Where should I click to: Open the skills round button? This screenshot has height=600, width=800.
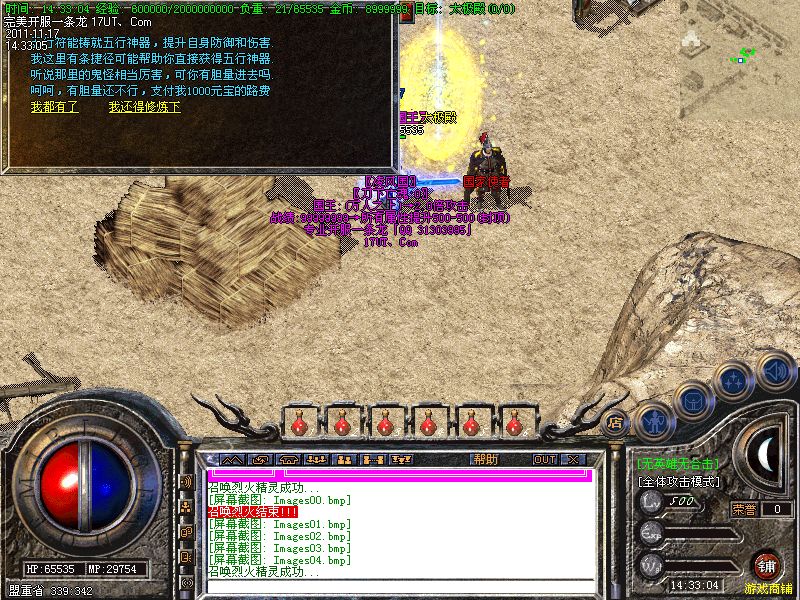(735, 380)
